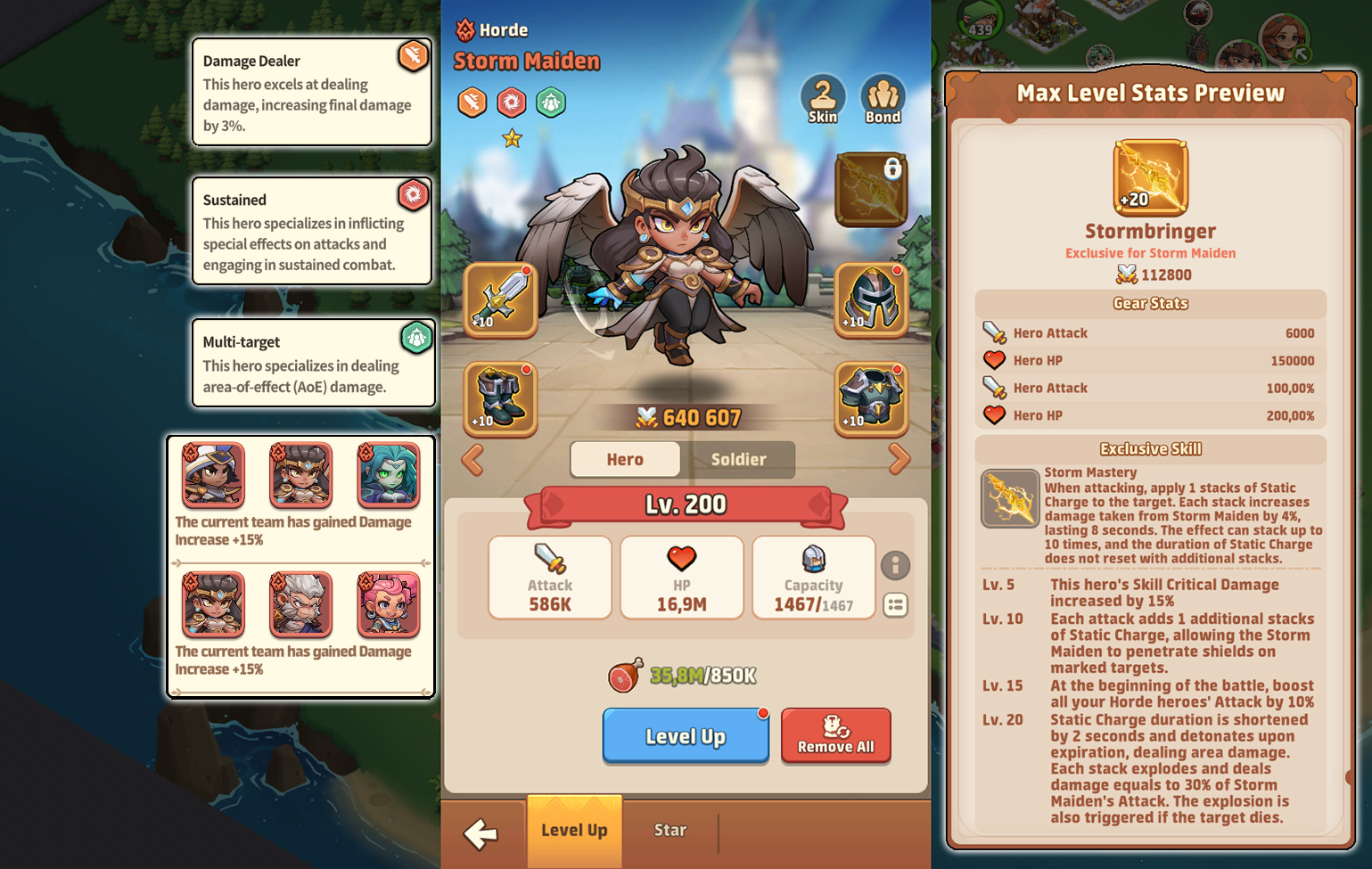Open the +10 boots gear slot
This screenshot has width=1372, height=869.
(x=499, y=399)
